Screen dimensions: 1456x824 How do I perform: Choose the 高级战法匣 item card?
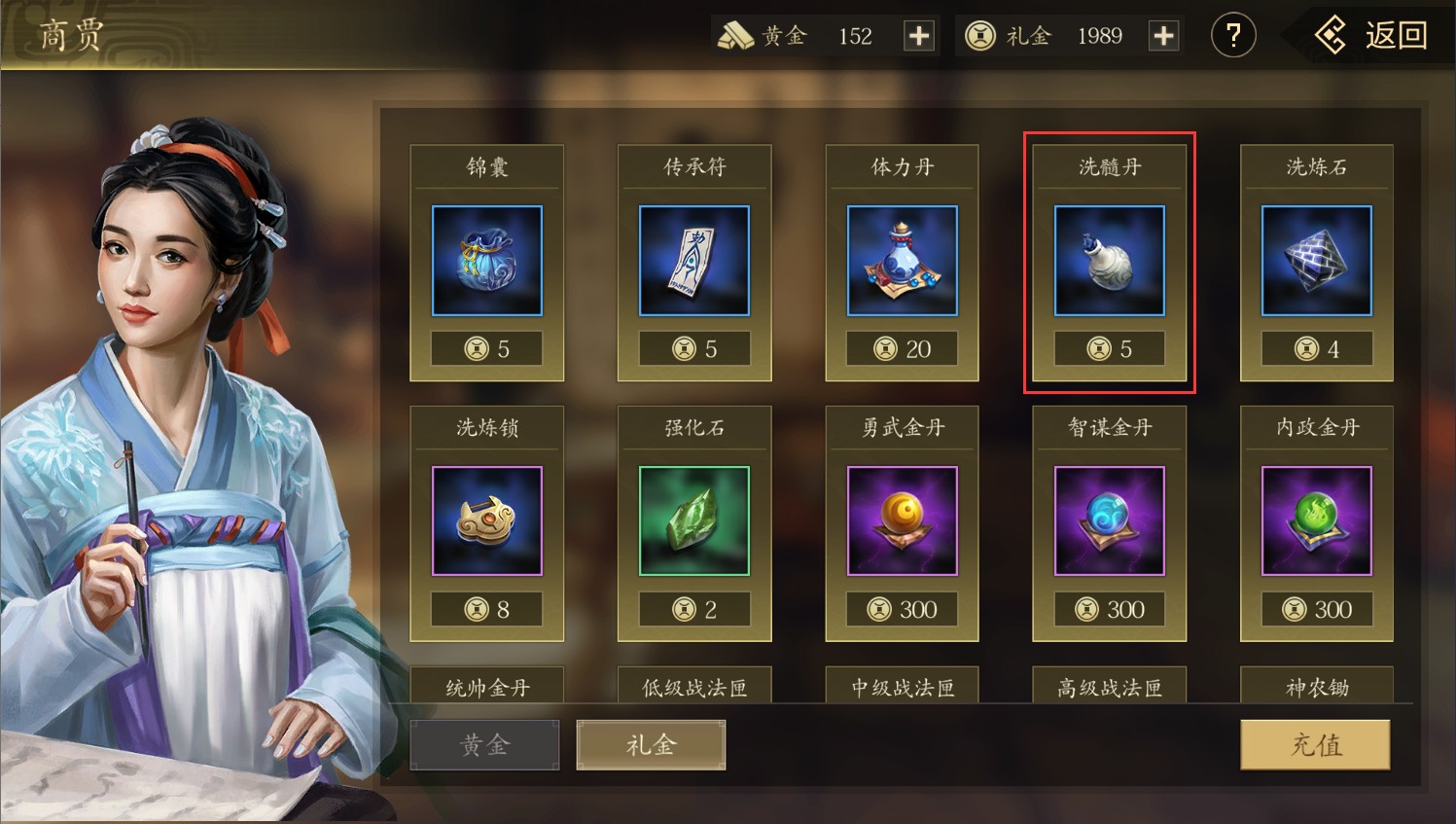(x=1109, y=686)
